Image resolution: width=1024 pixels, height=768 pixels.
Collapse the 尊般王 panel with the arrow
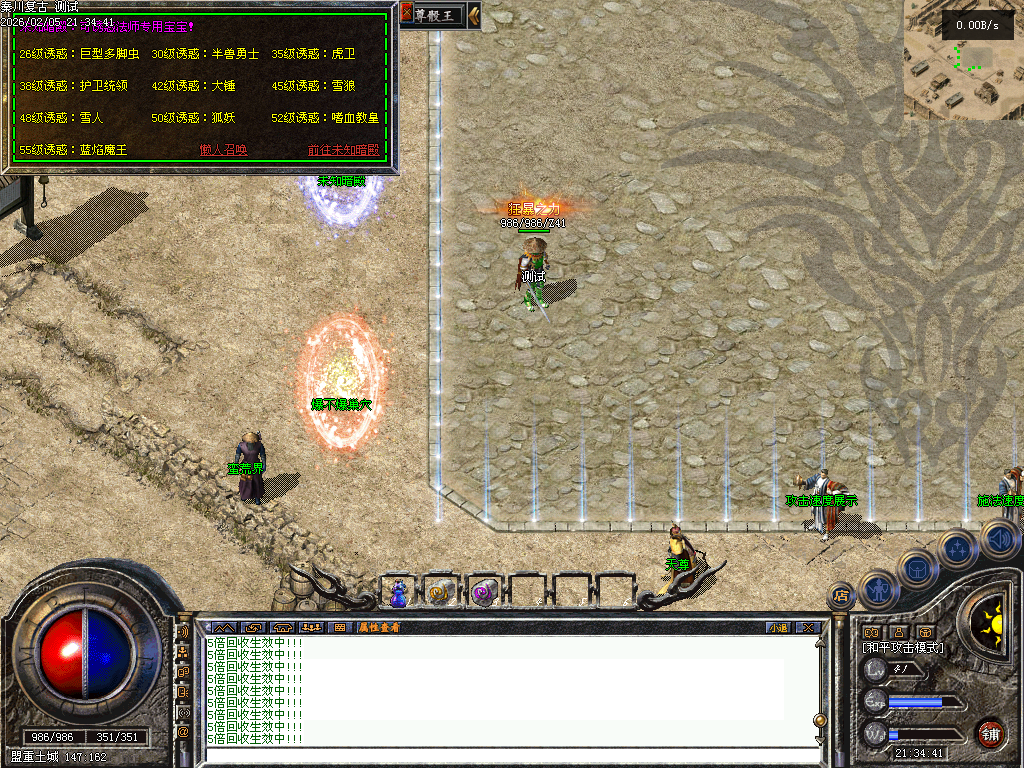[474, 14]
